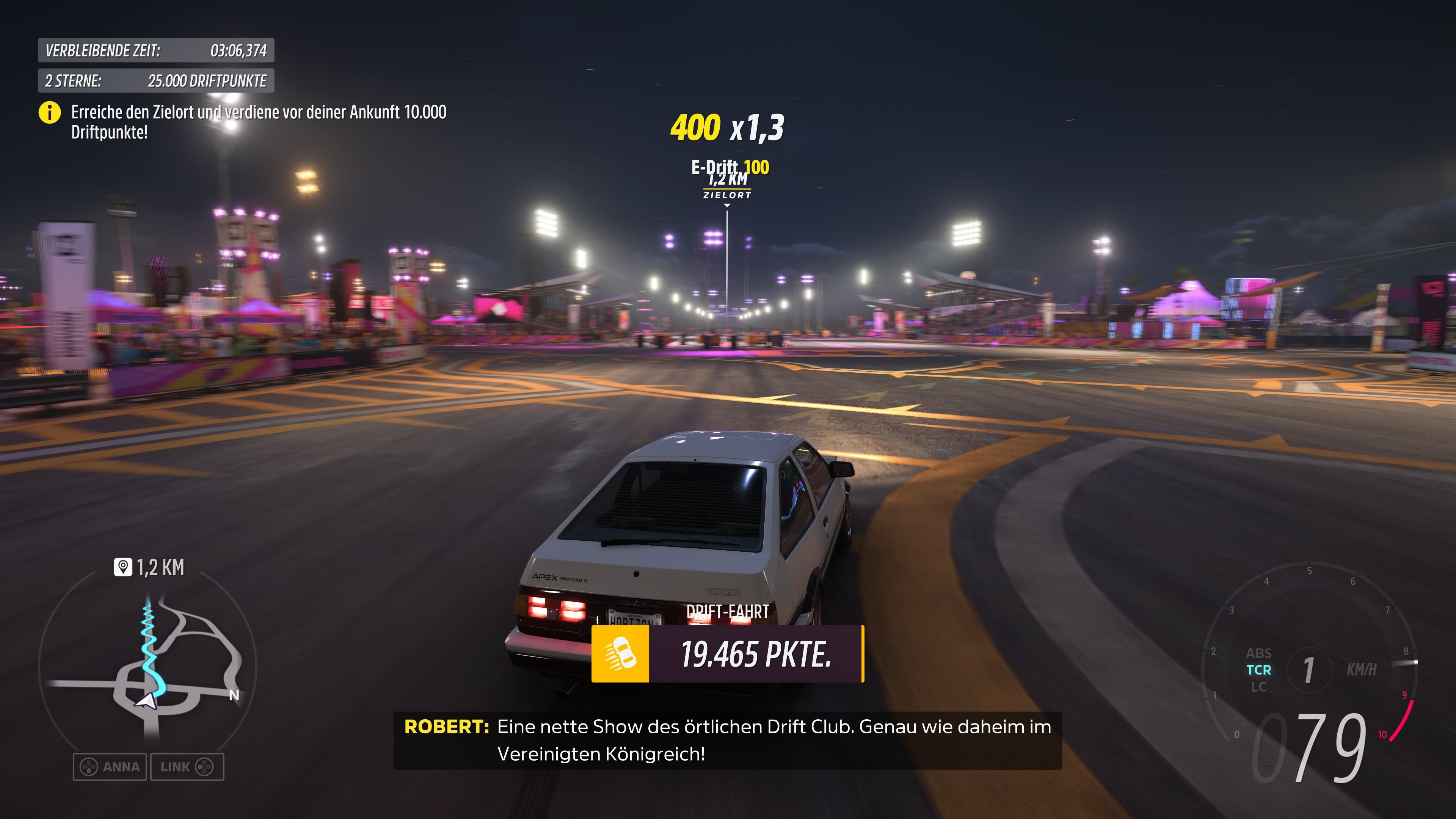Image resolution: width=1456 pixels, height=819 pixels.
Task: Toggle the TCR traction control indicator
Action: point(1259,670)
